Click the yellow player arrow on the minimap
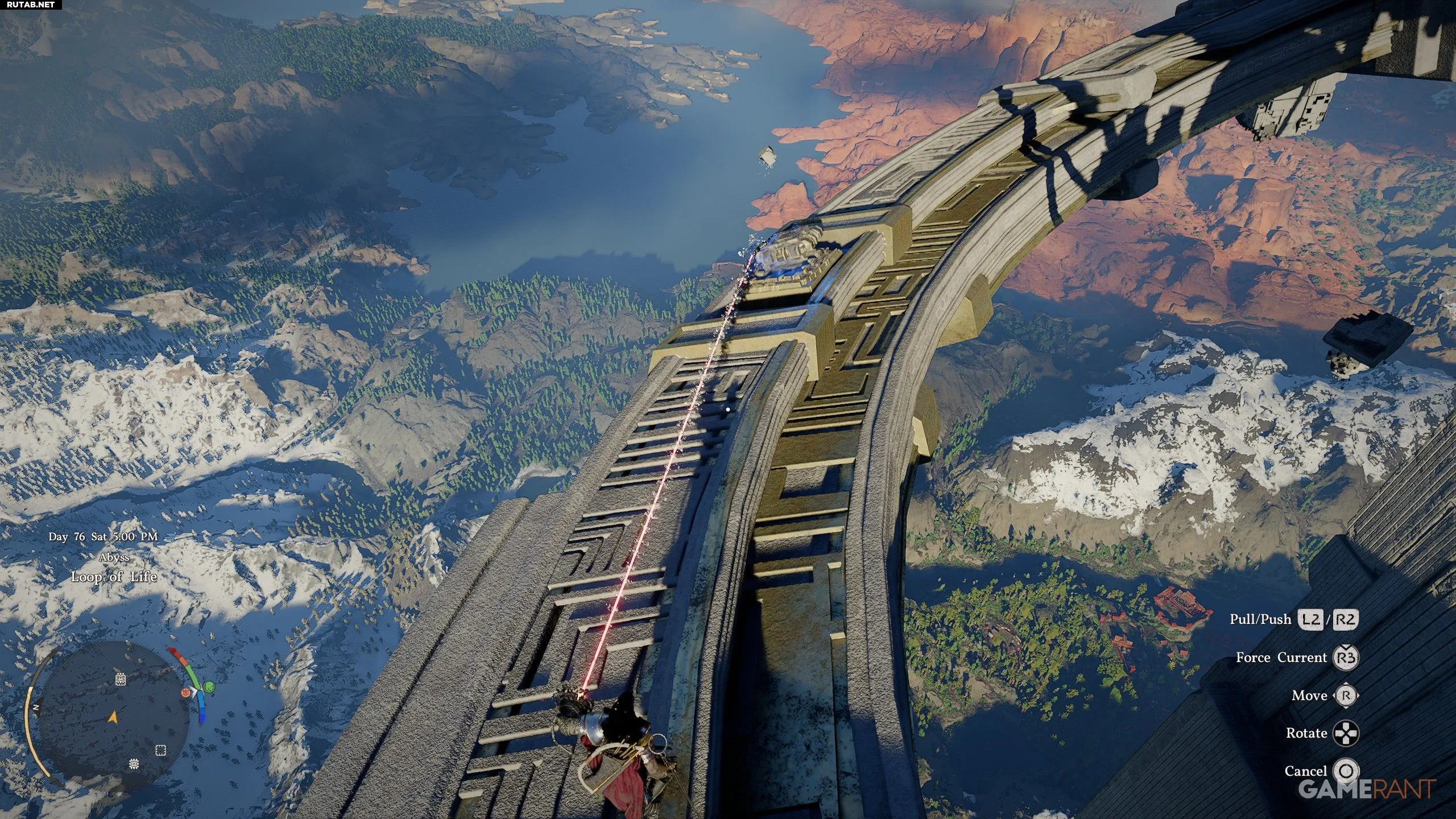Viewport: 1456px width, 819px height. (113, 718)
